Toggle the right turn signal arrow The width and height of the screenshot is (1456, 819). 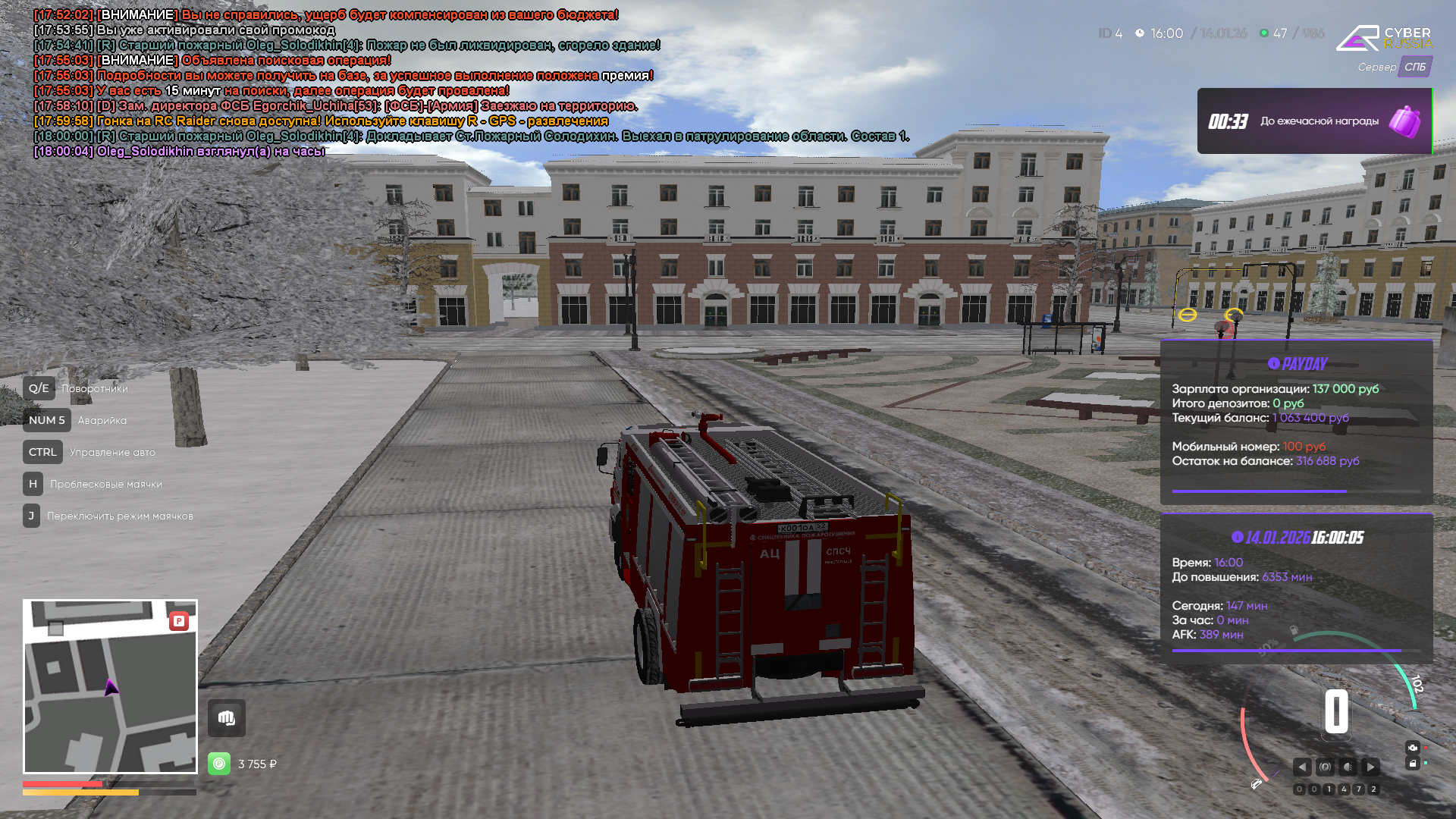click(x=1370, y=767)
